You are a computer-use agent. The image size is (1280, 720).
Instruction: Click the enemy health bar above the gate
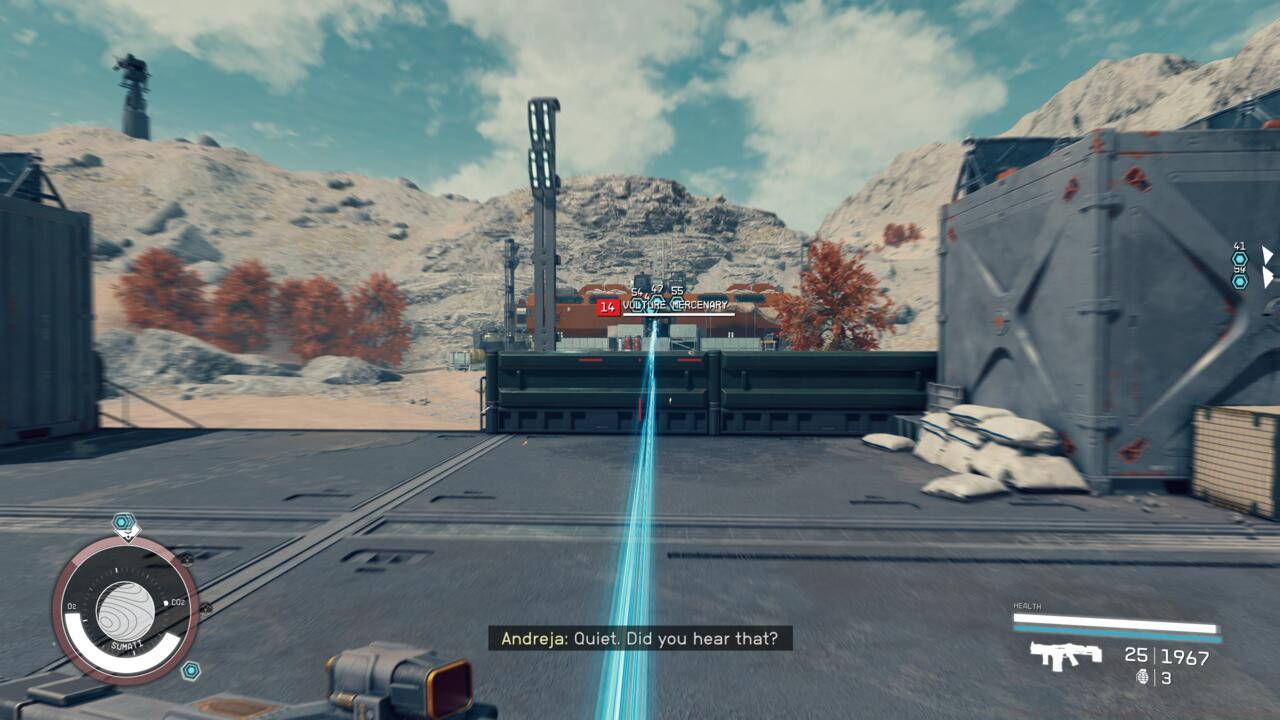pos(680,315)
